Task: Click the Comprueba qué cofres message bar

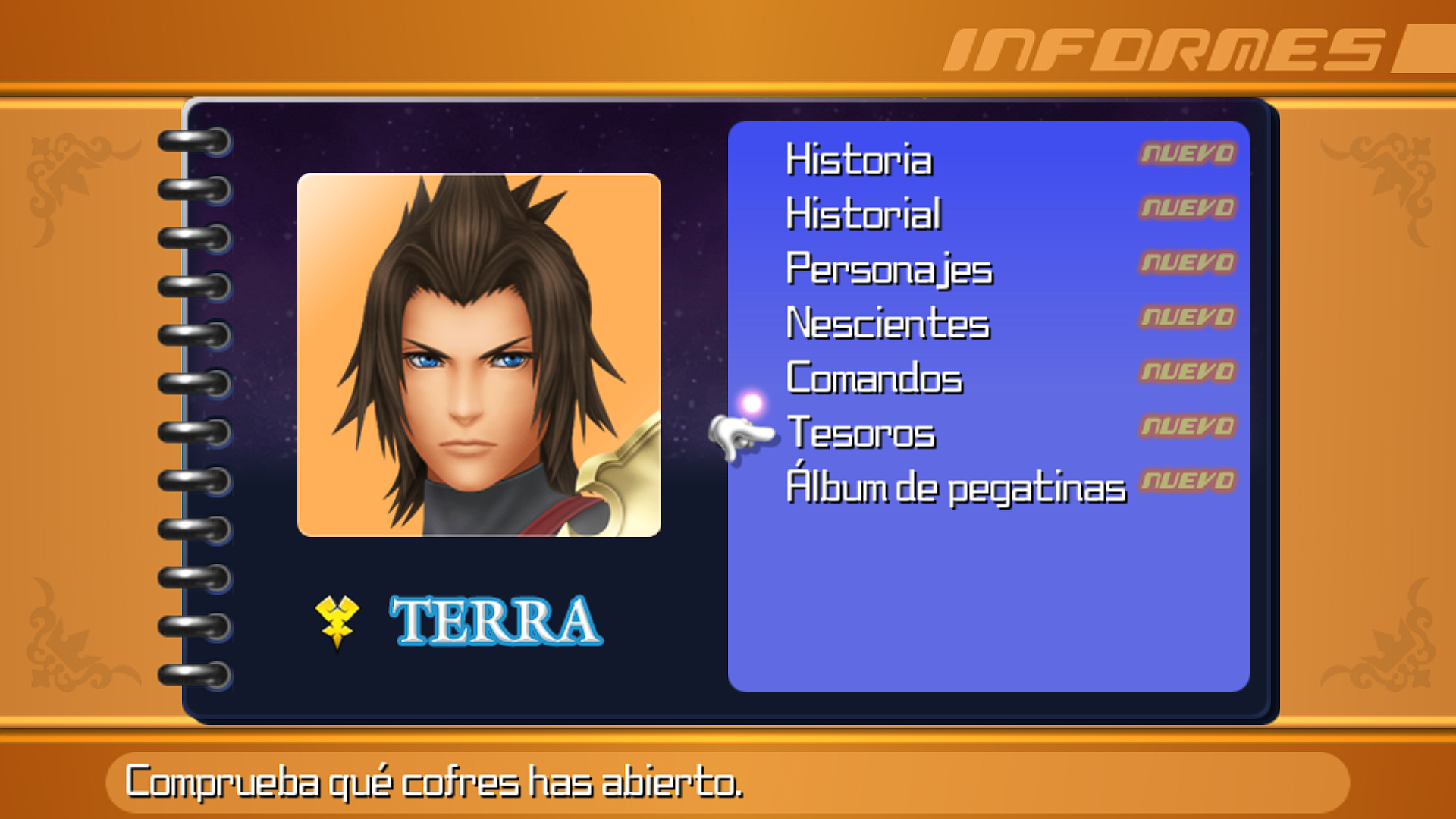Action: point(436,783)
